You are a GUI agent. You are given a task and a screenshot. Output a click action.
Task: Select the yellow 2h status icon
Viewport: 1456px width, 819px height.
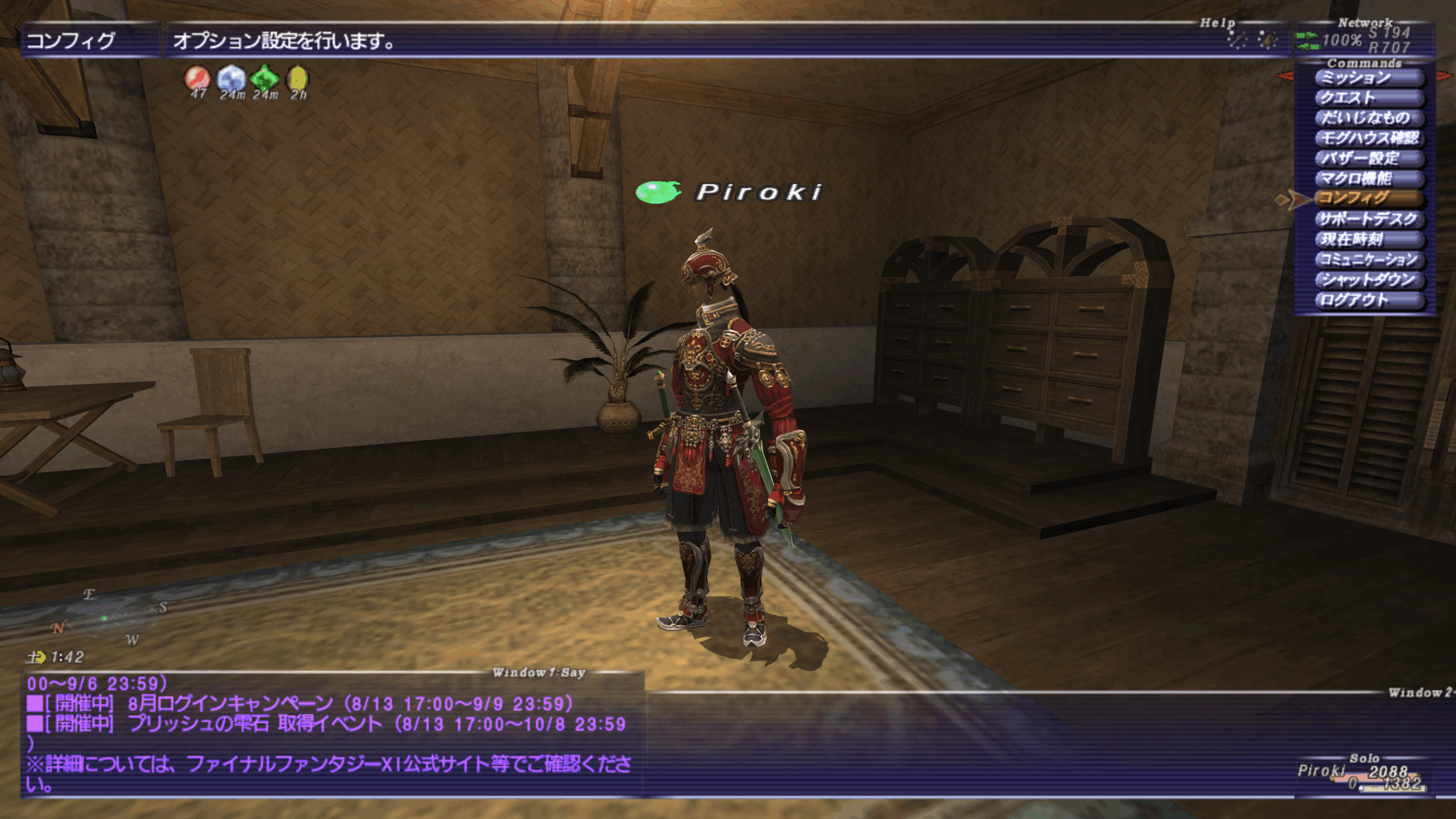coord(298,78)
